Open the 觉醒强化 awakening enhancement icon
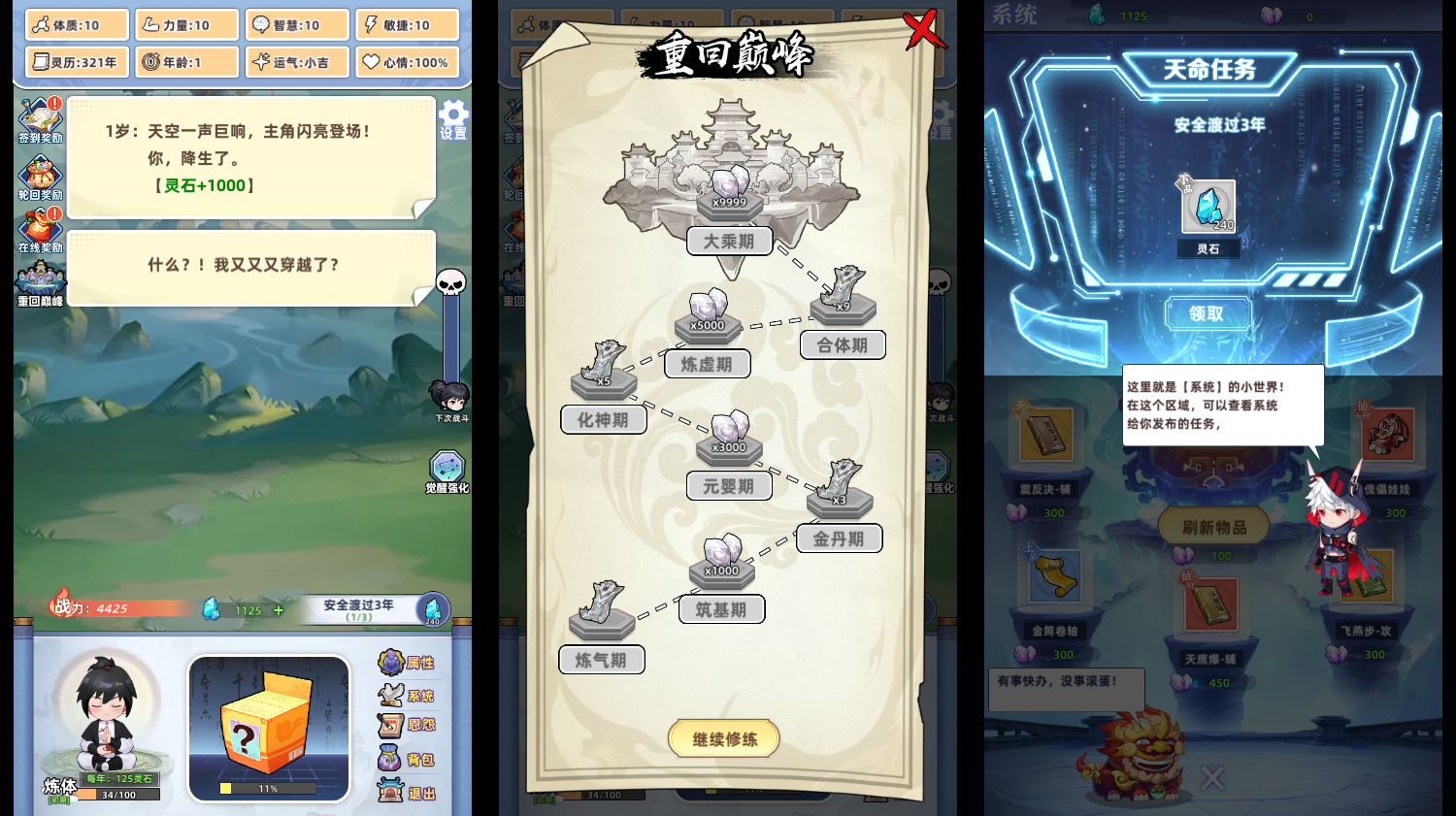This screenshot has width=1456, height=816. (446, 466)
